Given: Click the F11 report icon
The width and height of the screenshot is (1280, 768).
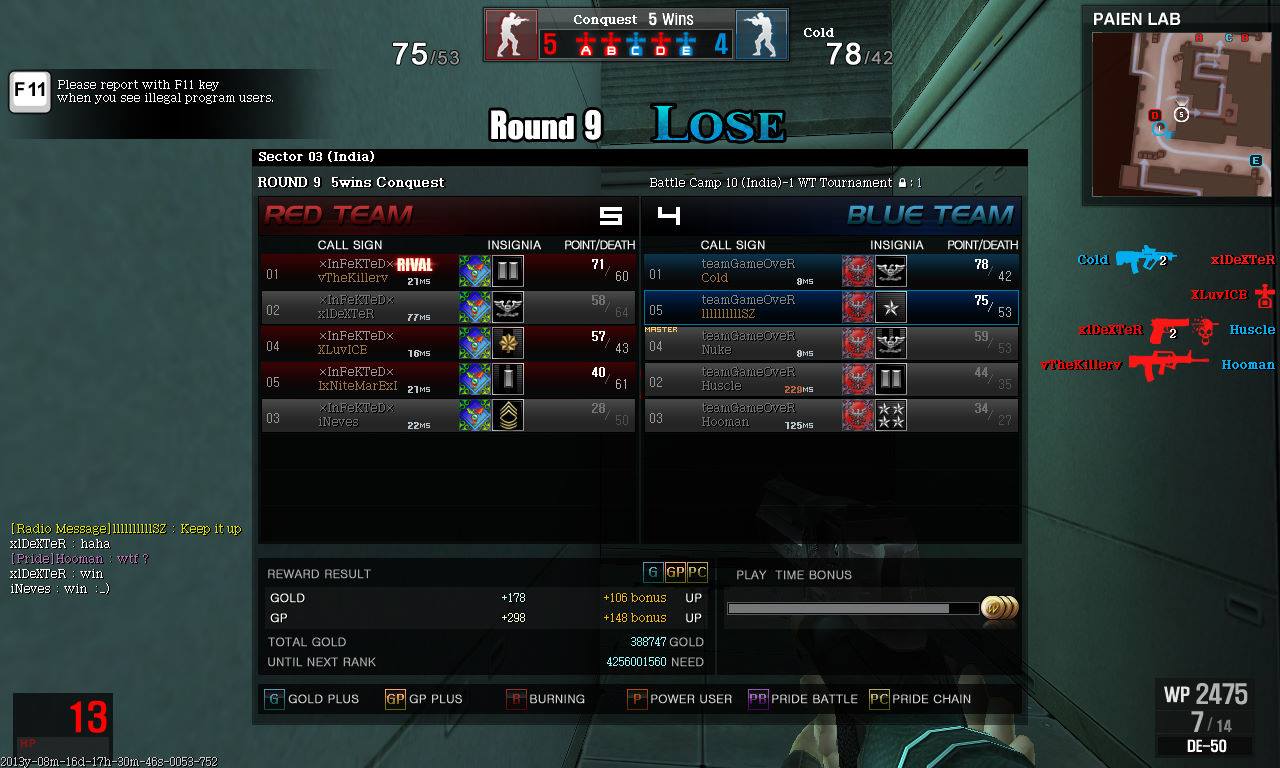Looking at the screenshot, I should [x=30, y=92].
